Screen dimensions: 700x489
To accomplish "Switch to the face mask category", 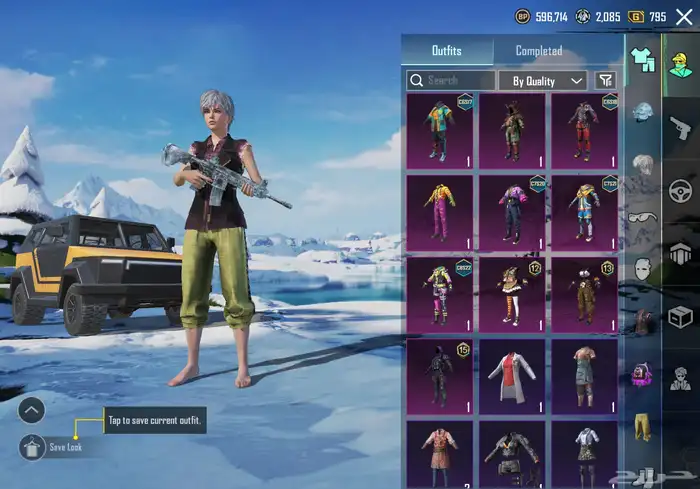I will tap(642, 268).
